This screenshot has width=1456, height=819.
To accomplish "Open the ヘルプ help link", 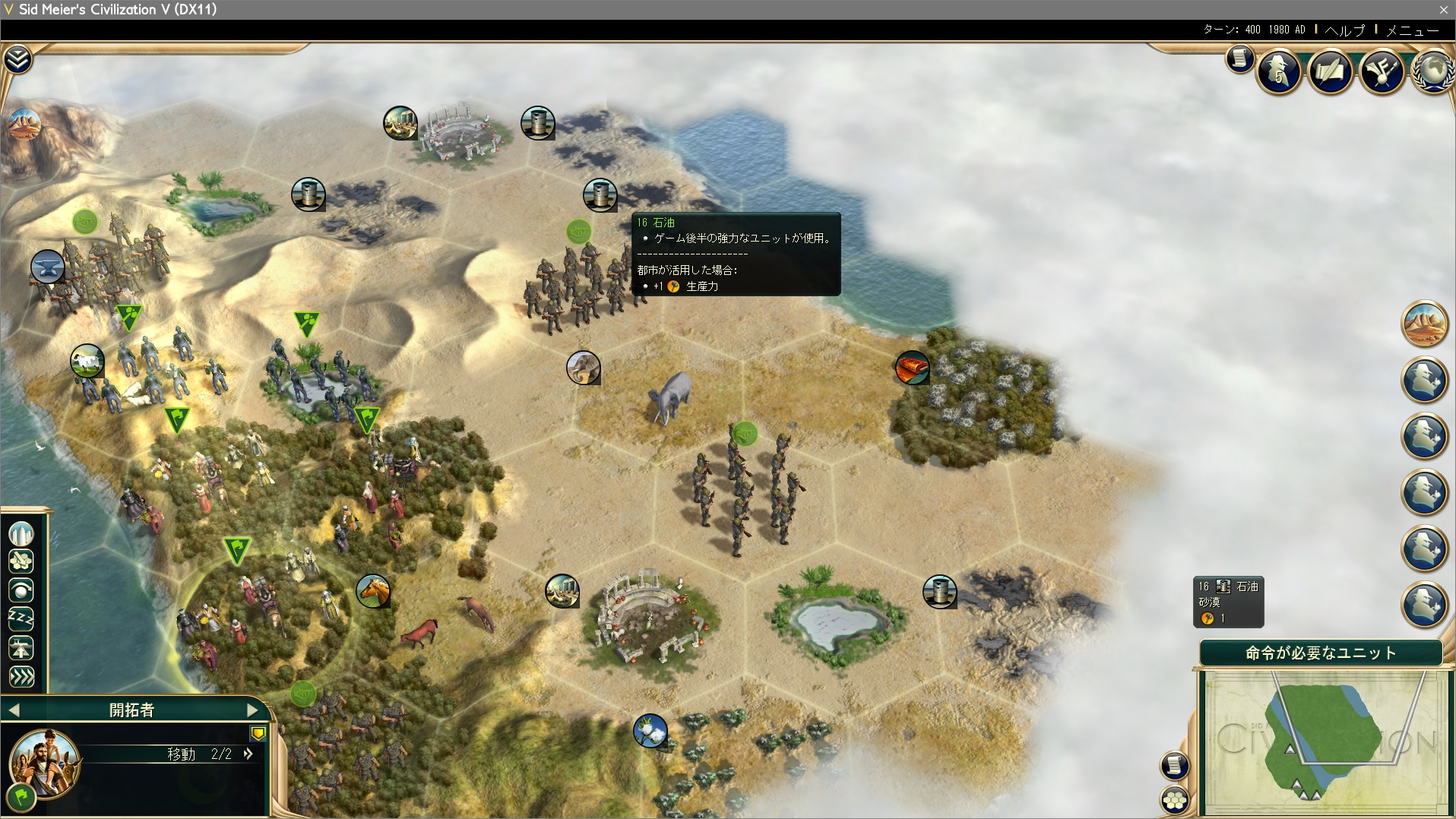I will coord(1344,30).
